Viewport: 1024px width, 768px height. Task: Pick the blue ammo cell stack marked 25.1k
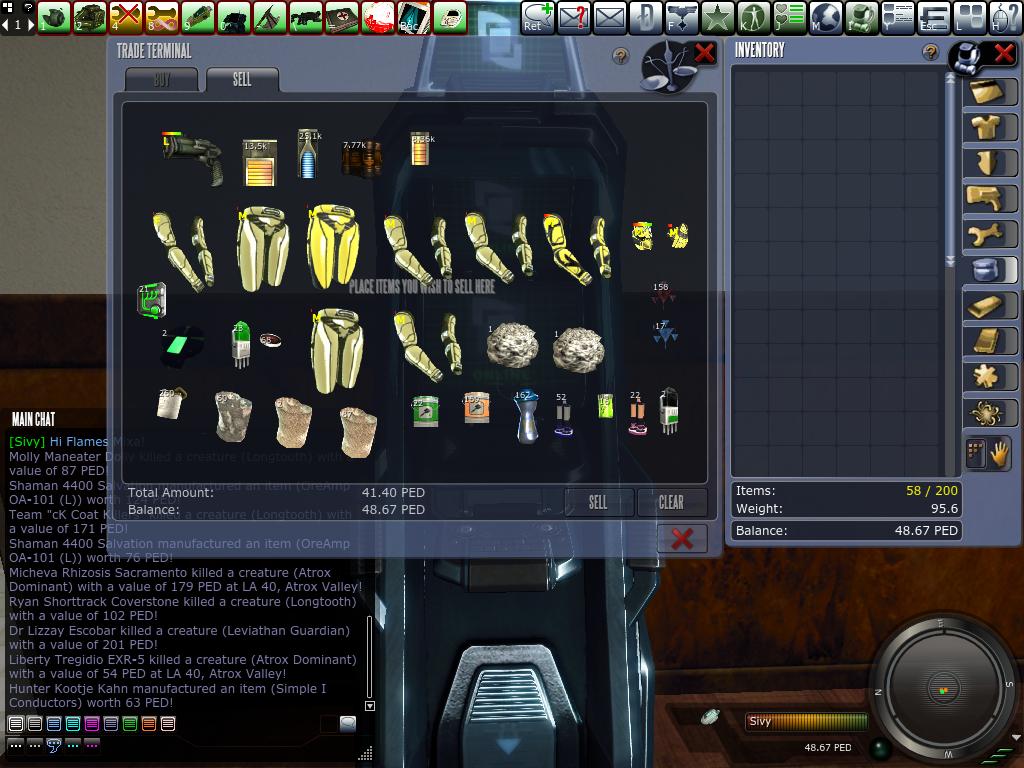pos(307,154)
